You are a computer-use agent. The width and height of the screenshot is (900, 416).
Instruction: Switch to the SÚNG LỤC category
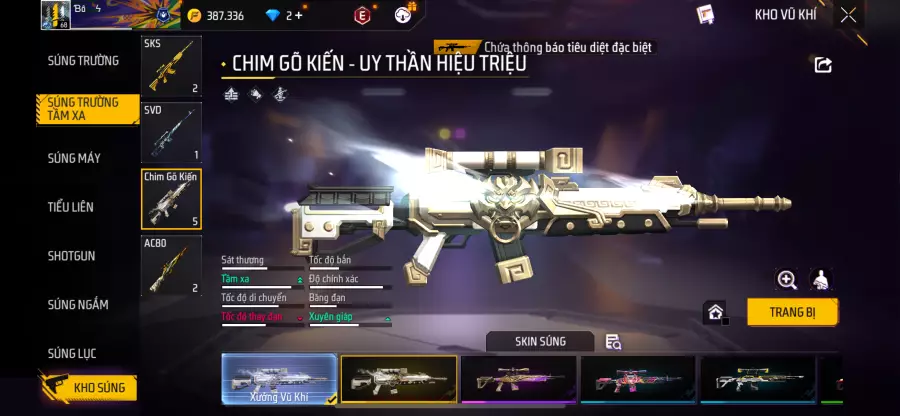point(72,353)
